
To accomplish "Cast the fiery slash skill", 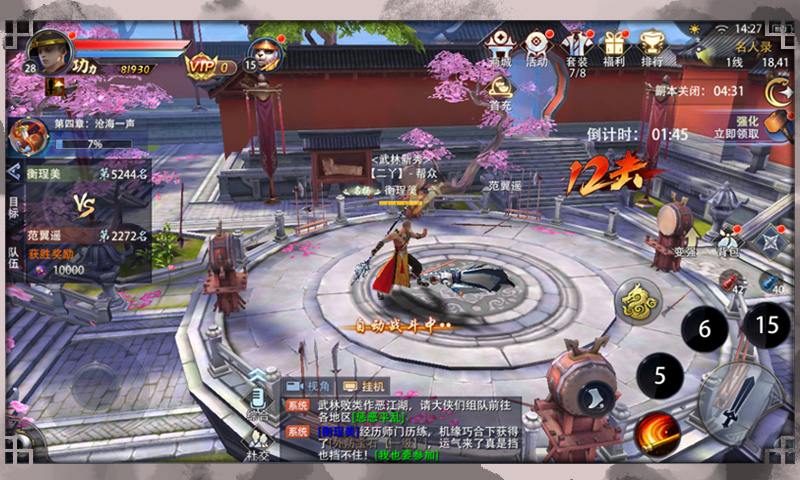I will [x=656, y=431].
